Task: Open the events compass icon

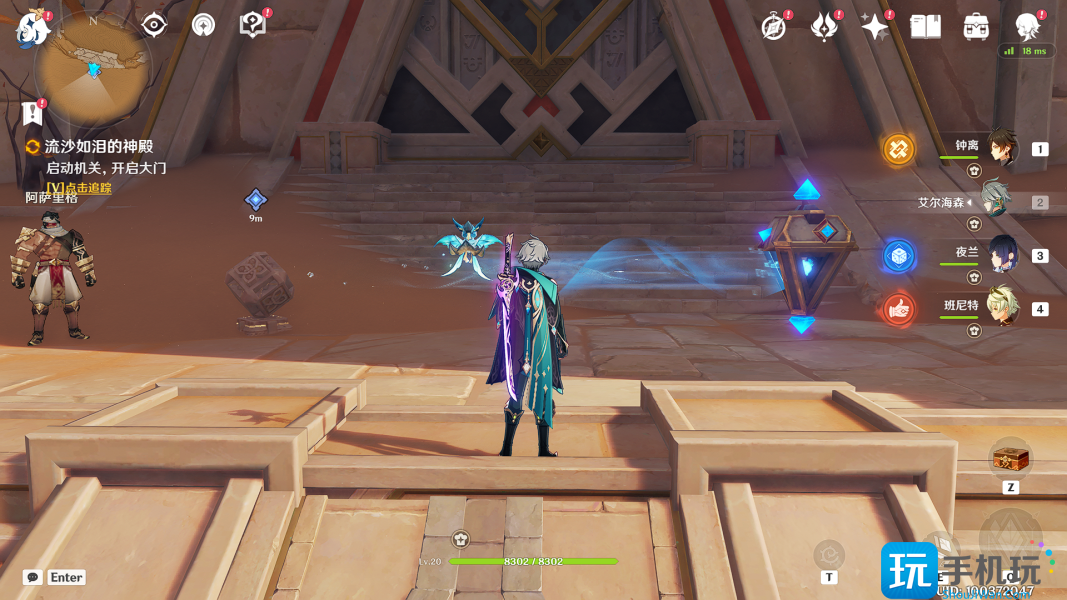Action: (x=773, y=27)
